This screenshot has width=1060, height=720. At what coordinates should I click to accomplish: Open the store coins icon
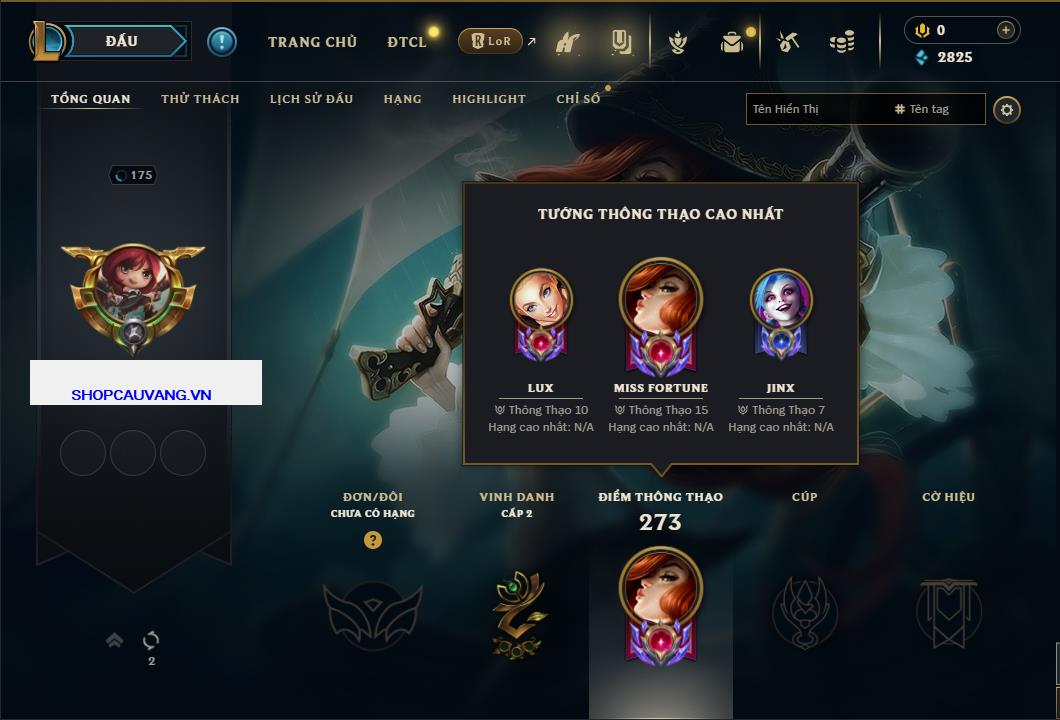click(841, 42)
